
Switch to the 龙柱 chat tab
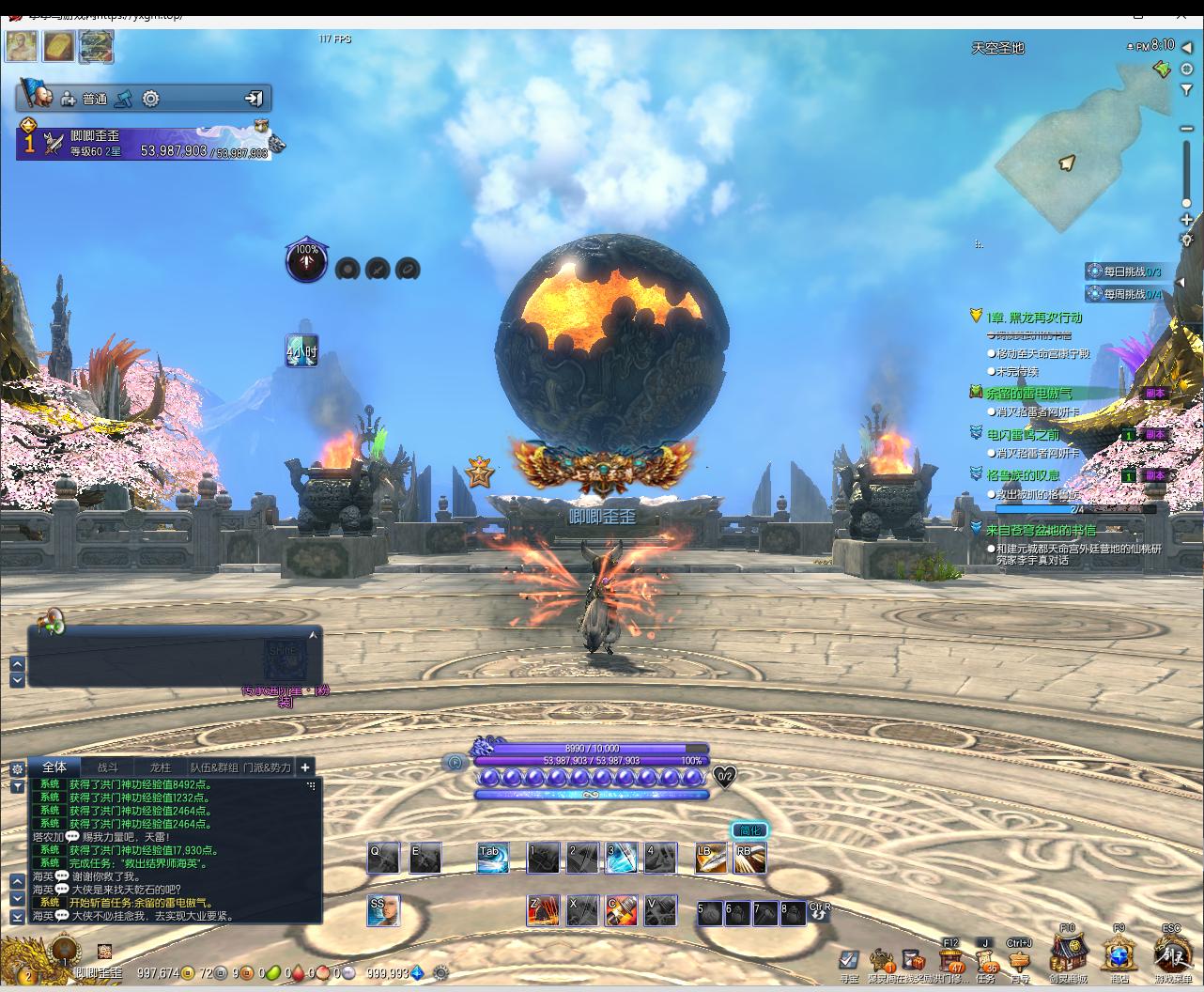point(161,767)
